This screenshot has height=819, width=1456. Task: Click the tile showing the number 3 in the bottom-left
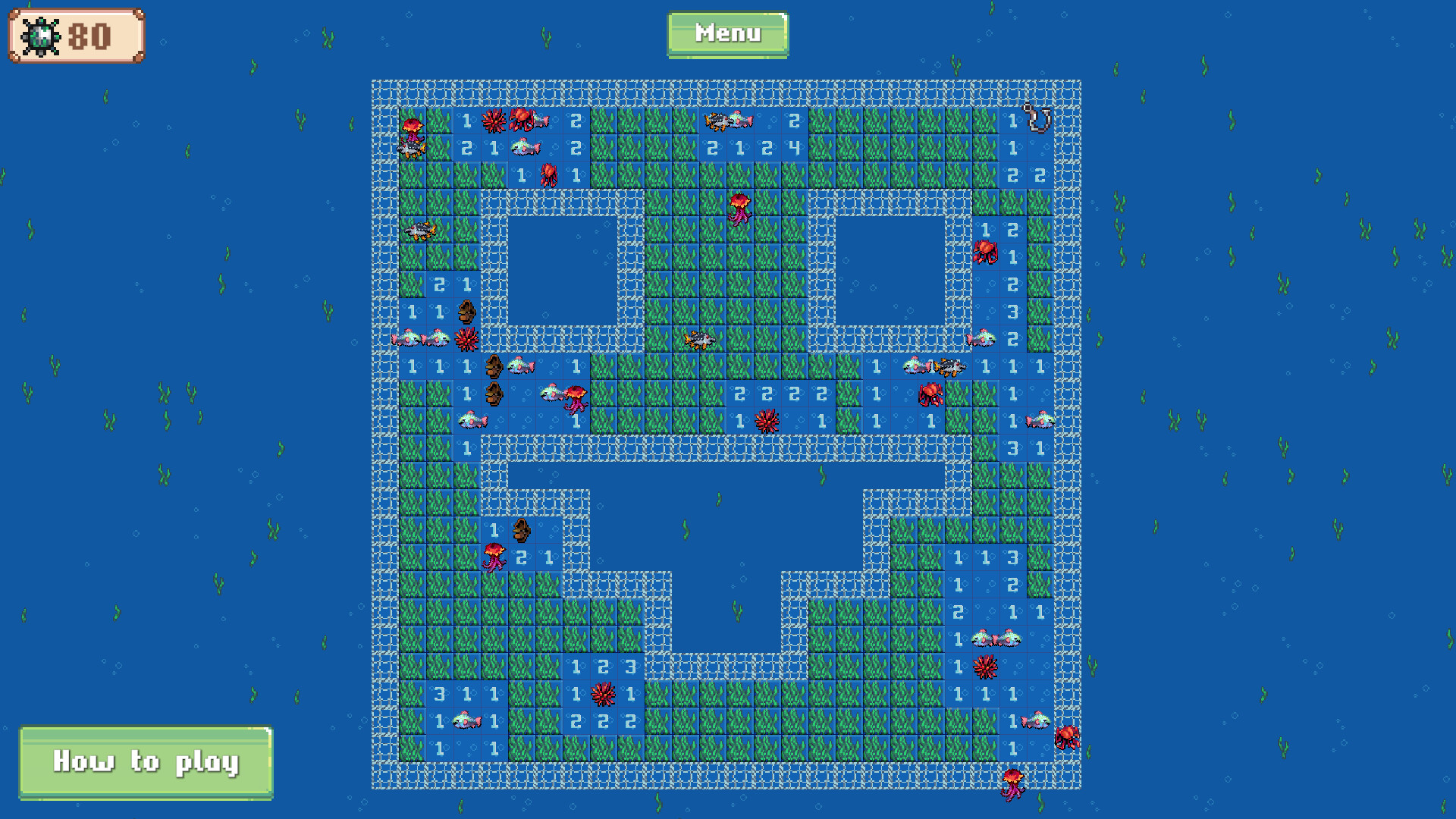pyautogui.click(x=440, y=694)
